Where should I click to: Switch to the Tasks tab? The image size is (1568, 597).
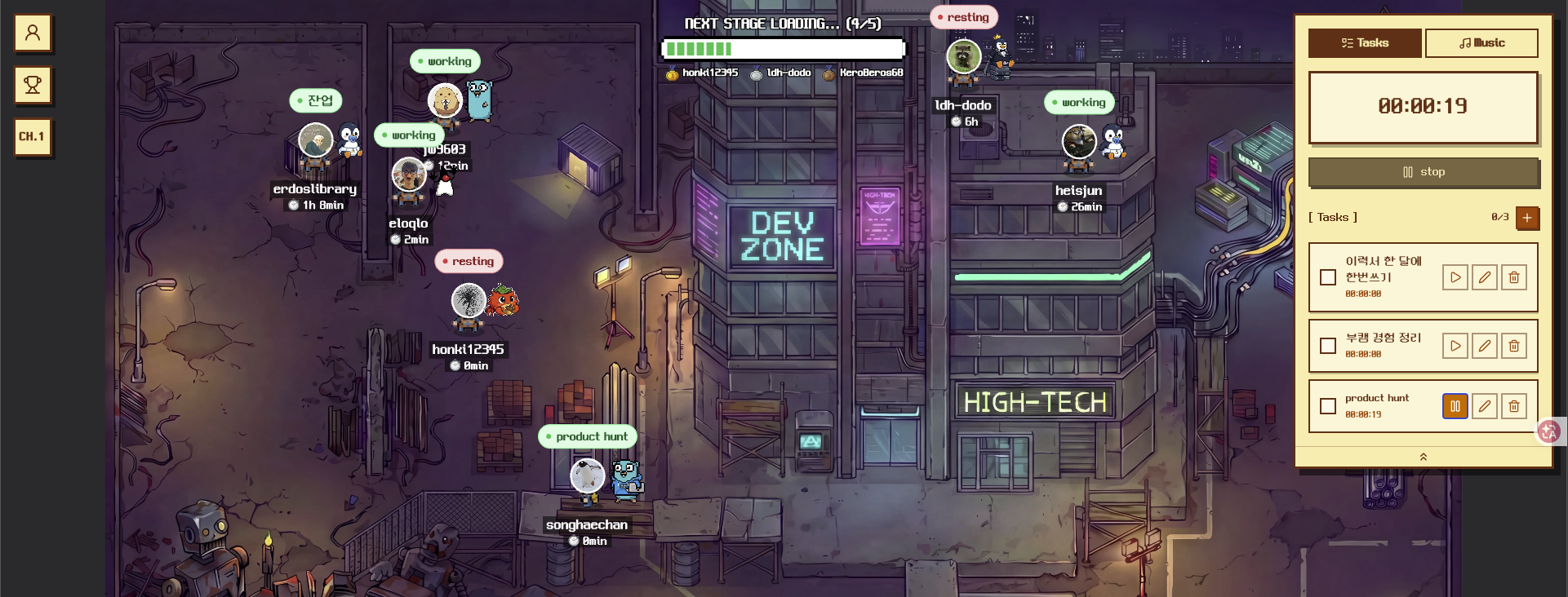click(x=1365, y=43)
